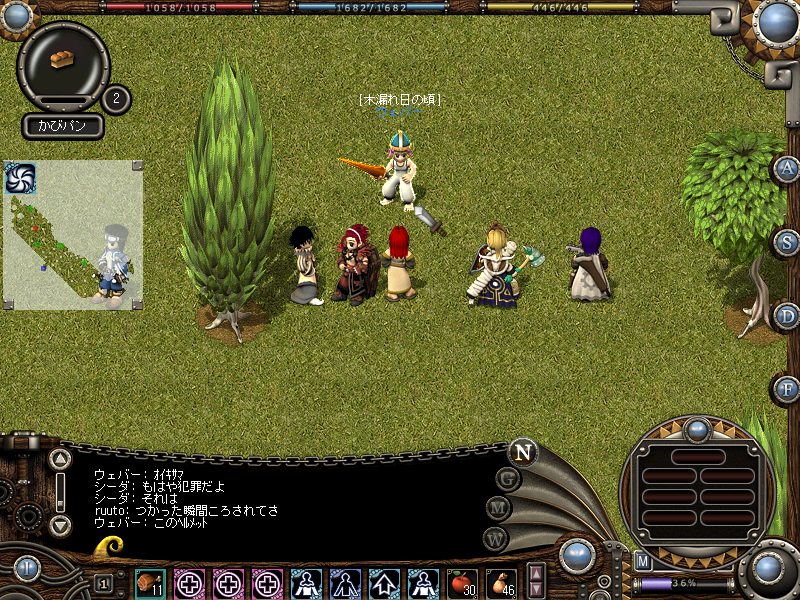The image size is (800, 600).
Task: Toggle the hotbar page number 1 button
Action: coord(104,583)
